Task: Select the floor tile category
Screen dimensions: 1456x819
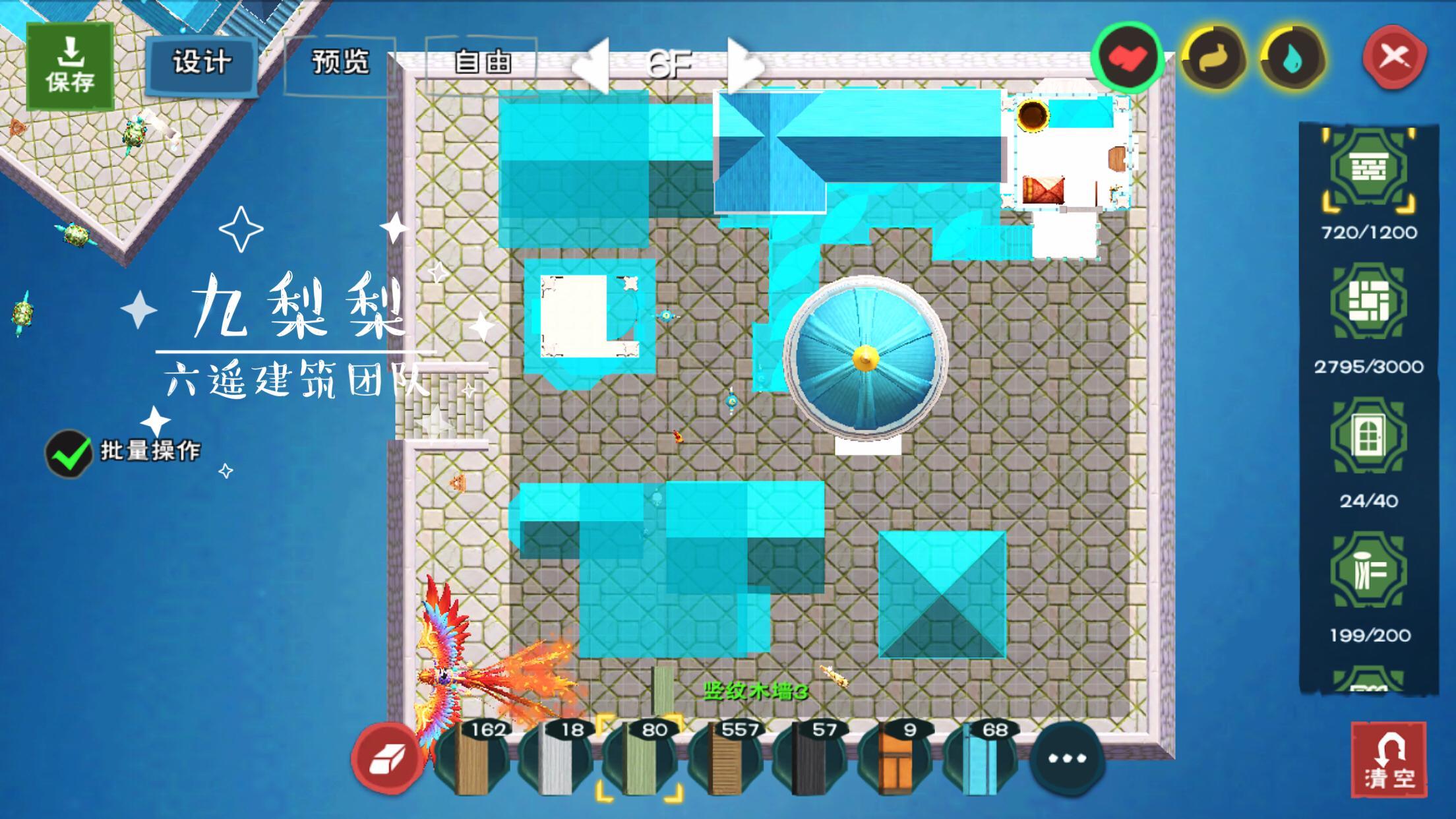Action: click(x=1368, y=303)
